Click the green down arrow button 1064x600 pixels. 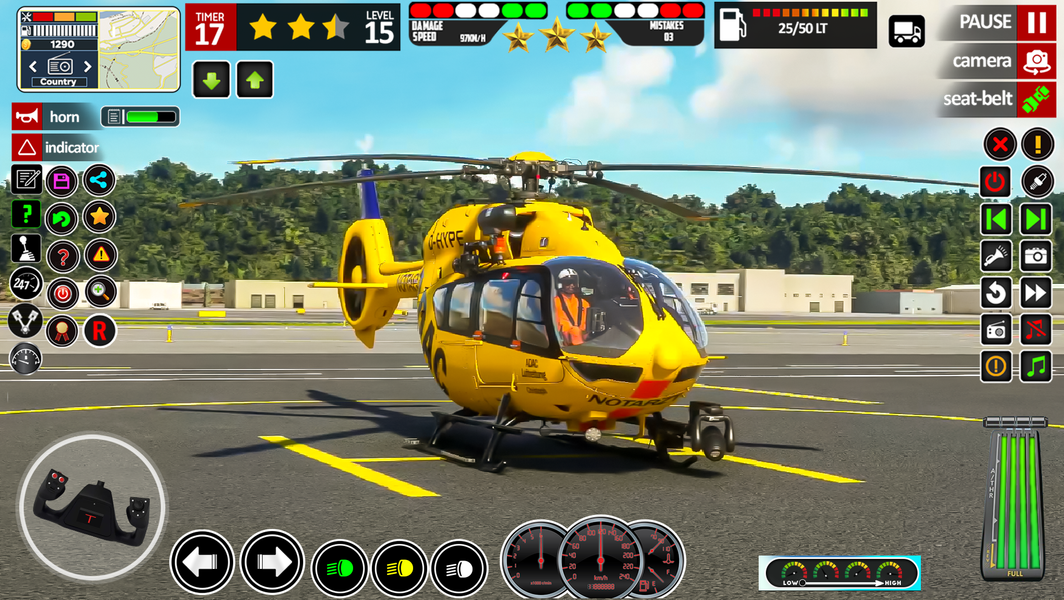click(211, 80)
